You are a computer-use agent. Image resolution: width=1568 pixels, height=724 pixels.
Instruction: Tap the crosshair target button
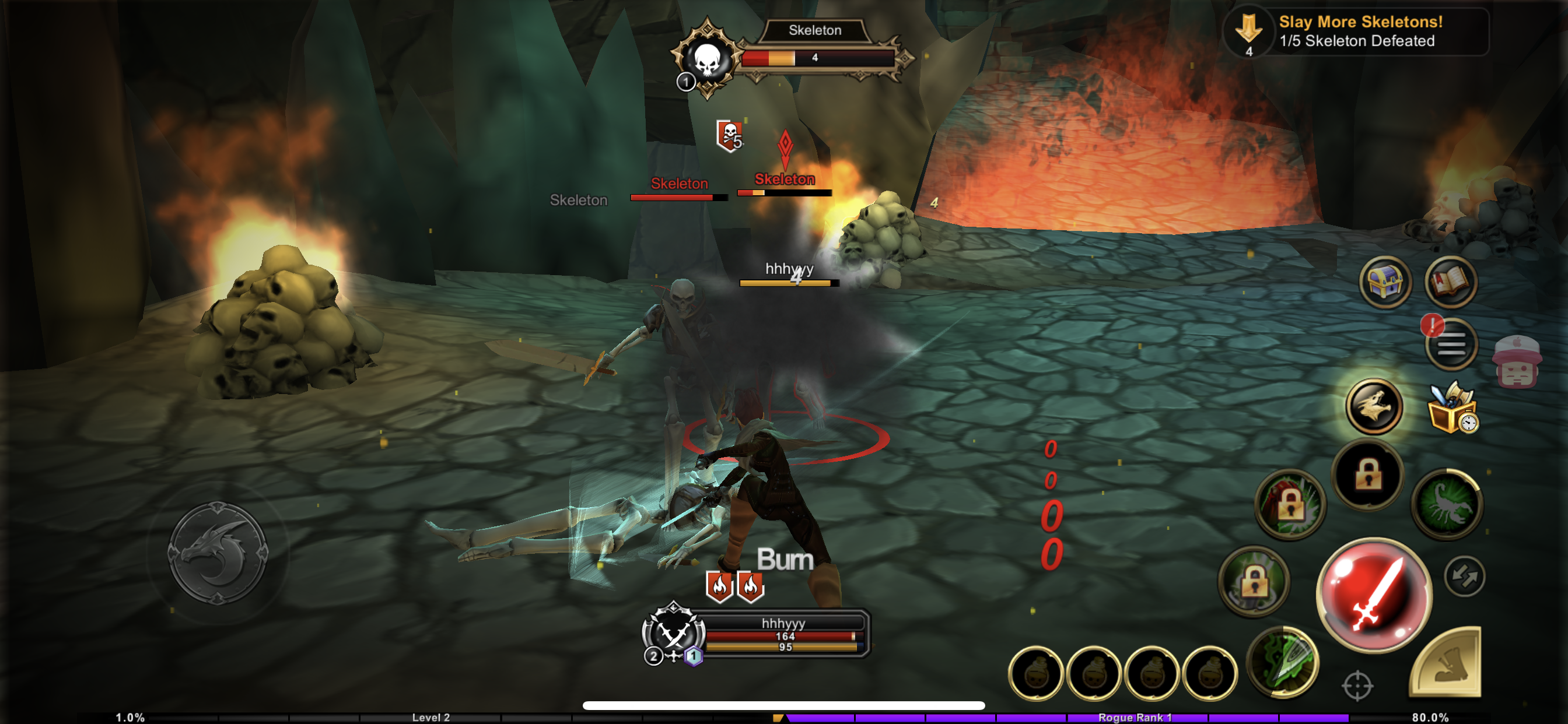tap(1357, 686)
